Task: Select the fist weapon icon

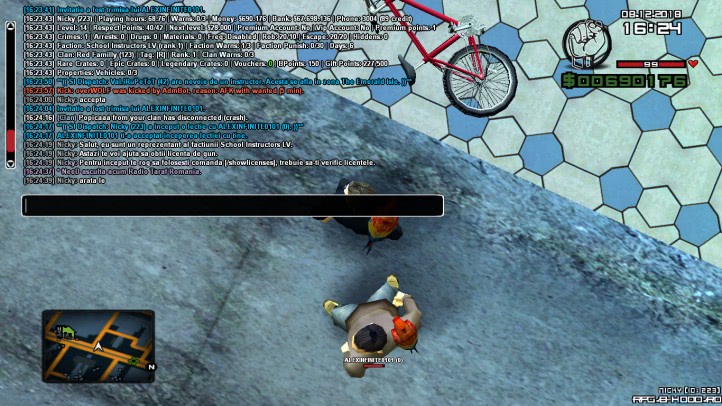Action: coord(585,42)
